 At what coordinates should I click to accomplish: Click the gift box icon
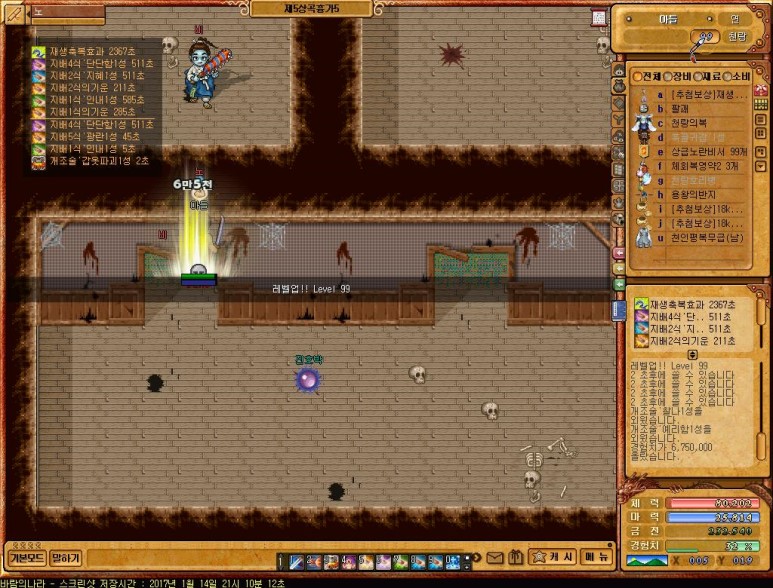click(514, 557)
